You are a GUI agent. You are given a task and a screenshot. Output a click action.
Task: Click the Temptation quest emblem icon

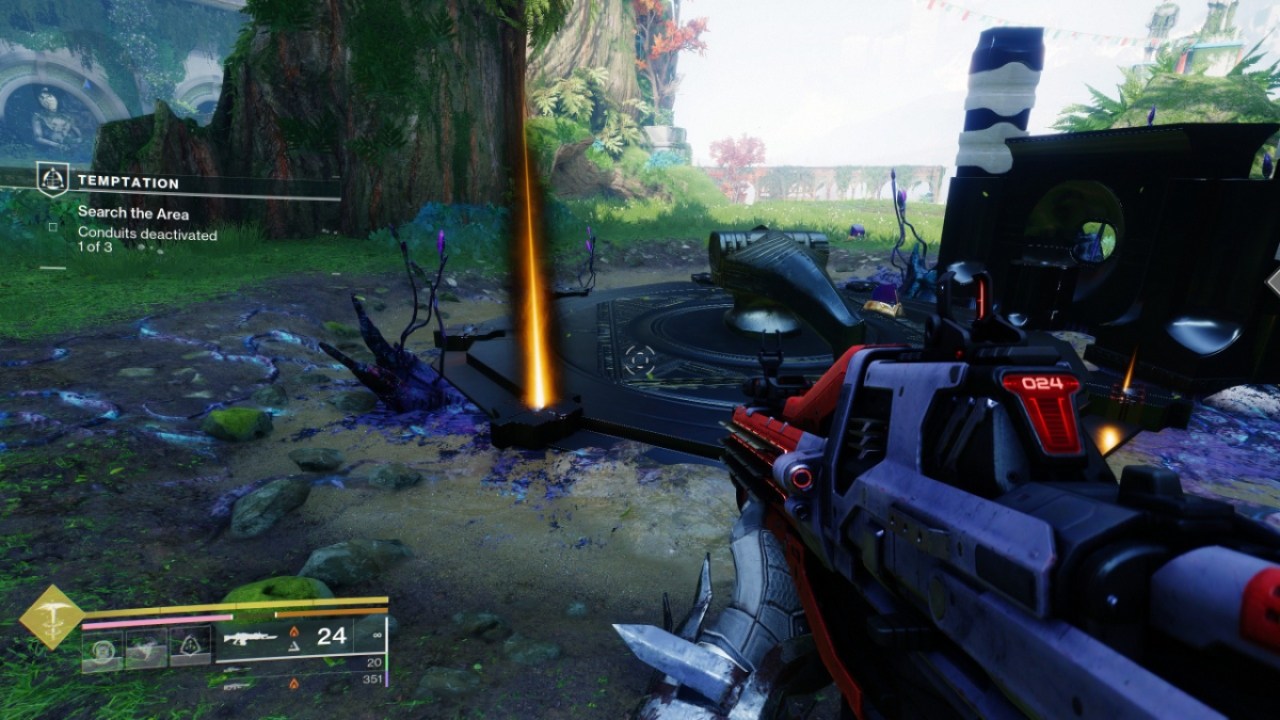click(53, 180)
